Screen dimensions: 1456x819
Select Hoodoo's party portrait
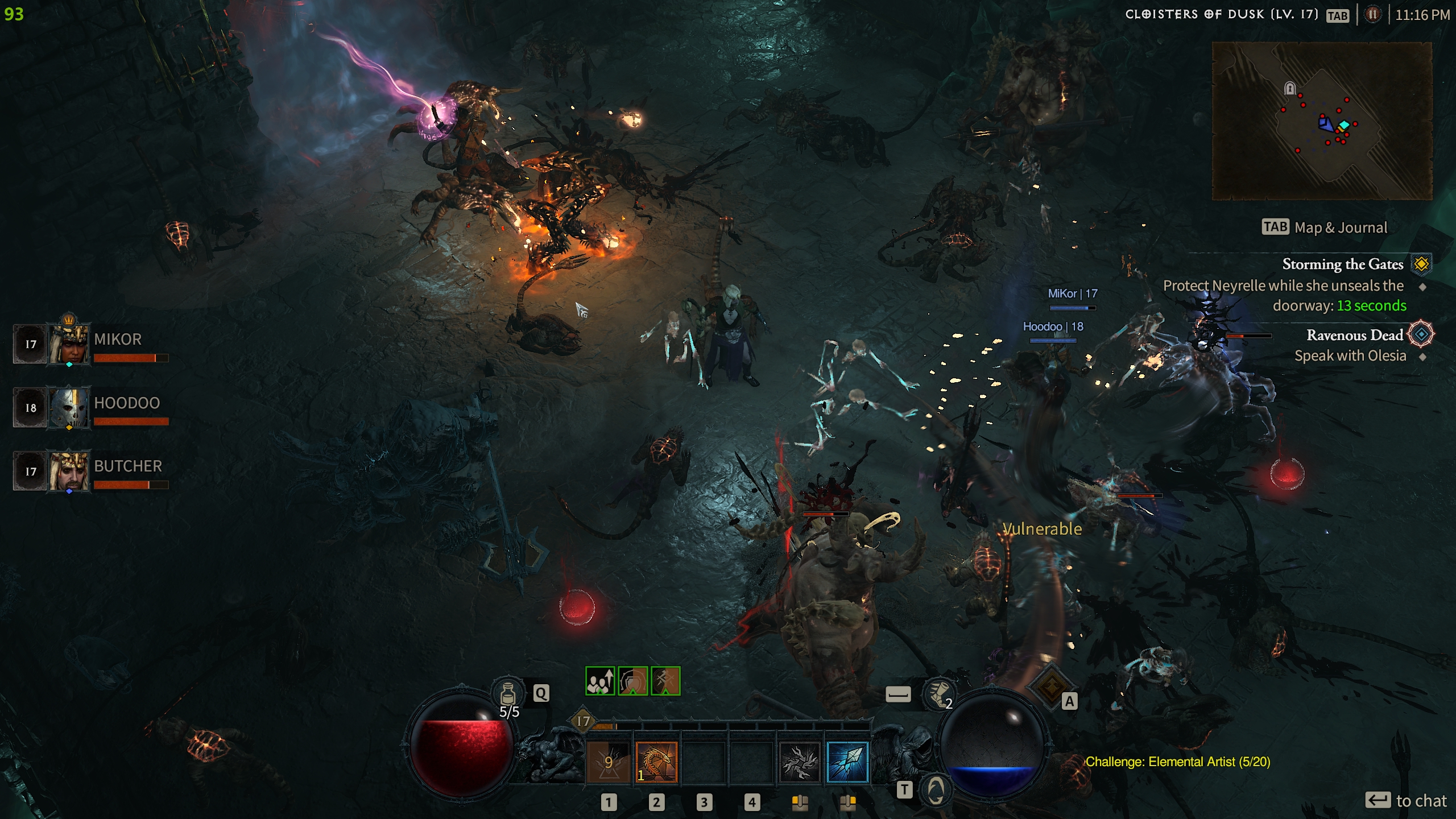coord(69,407)
